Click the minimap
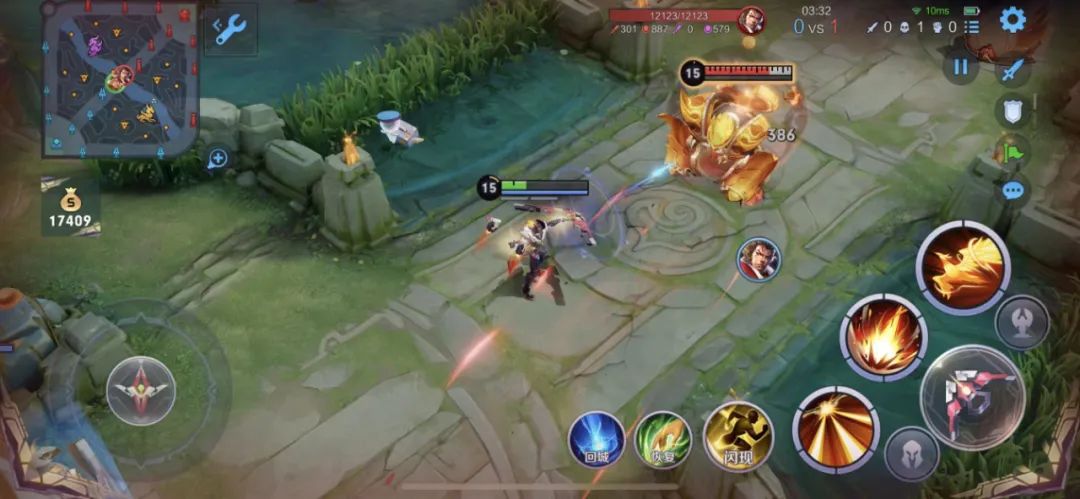 tap(120, 79)
